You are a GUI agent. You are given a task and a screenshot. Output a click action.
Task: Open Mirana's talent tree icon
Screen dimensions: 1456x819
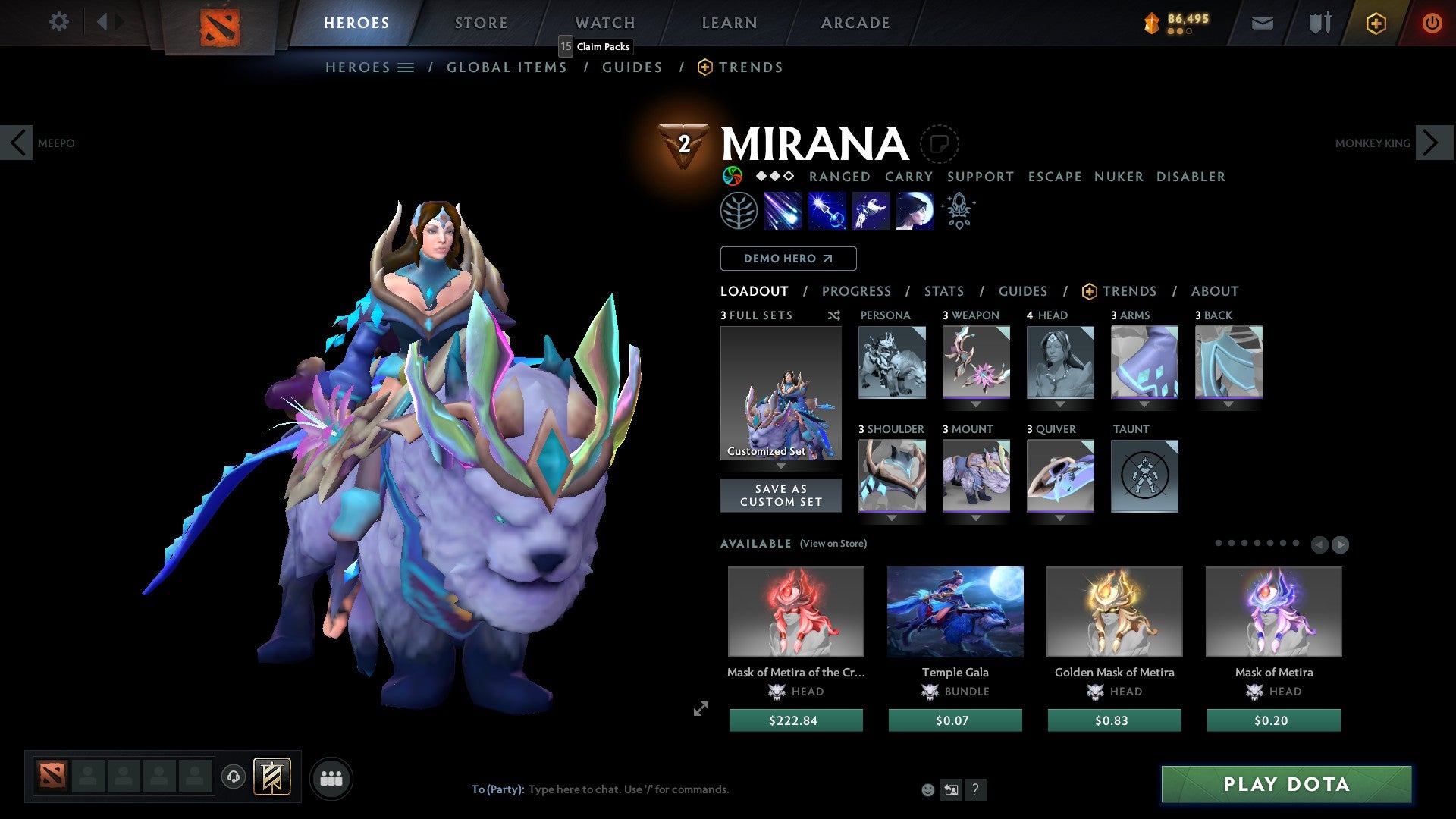click(739, 211)
